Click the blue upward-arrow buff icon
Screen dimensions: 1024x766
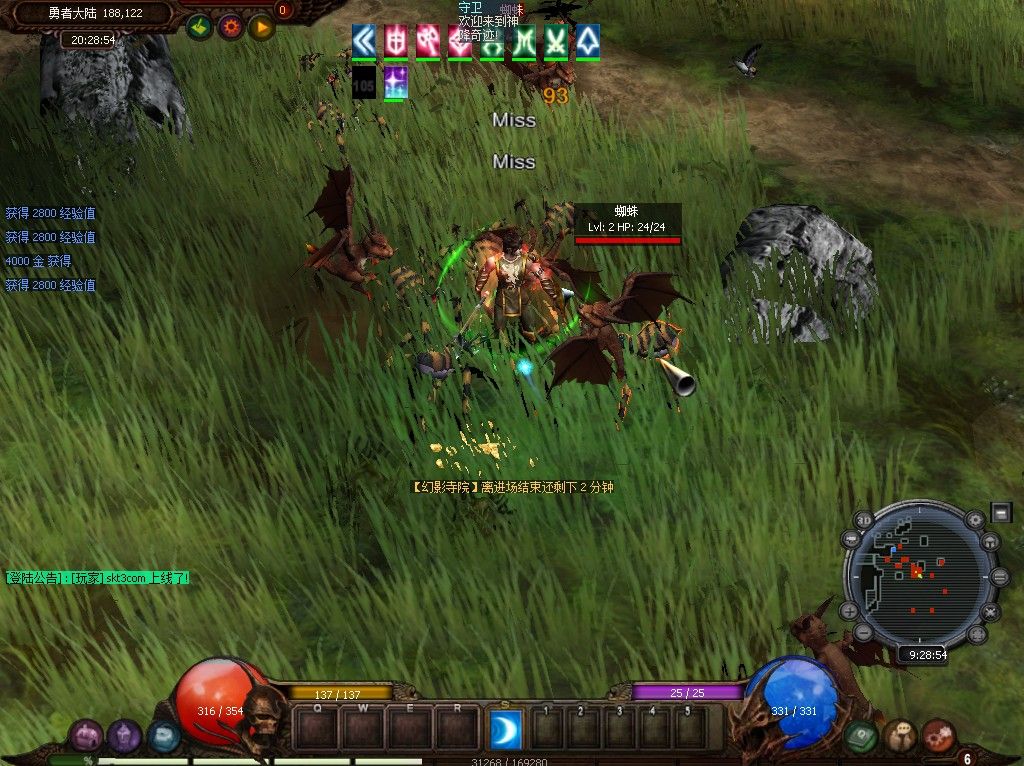(x=588, y=40)
